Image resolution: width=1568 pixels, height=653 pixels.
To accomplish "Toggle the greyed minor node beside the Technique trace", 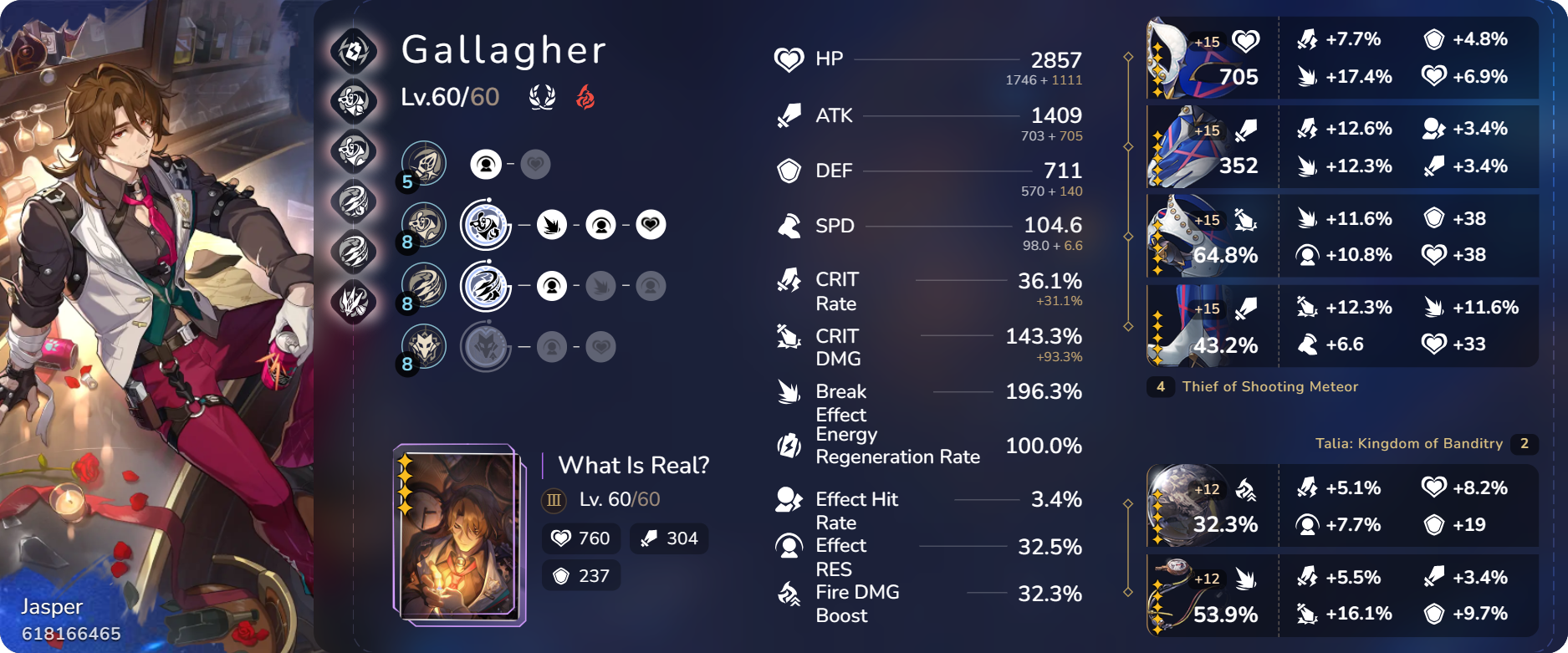I will [552, 346].
